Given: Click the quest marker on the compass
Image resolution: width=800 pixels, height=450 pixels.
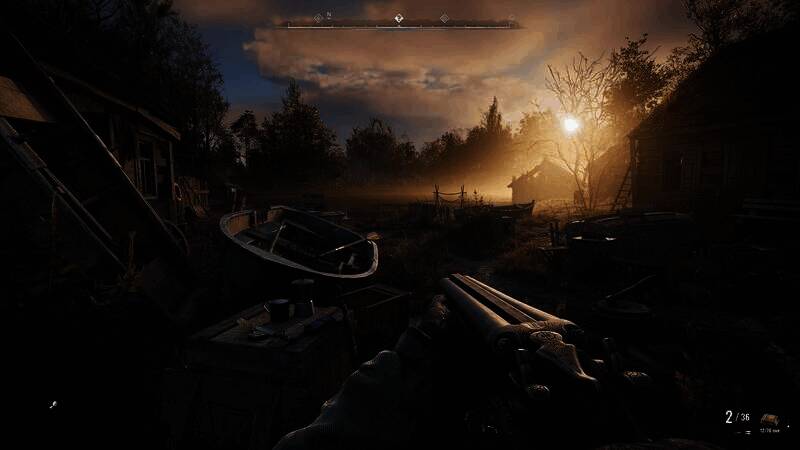Looking at the screenshot, I should click(x=397, y=18).
